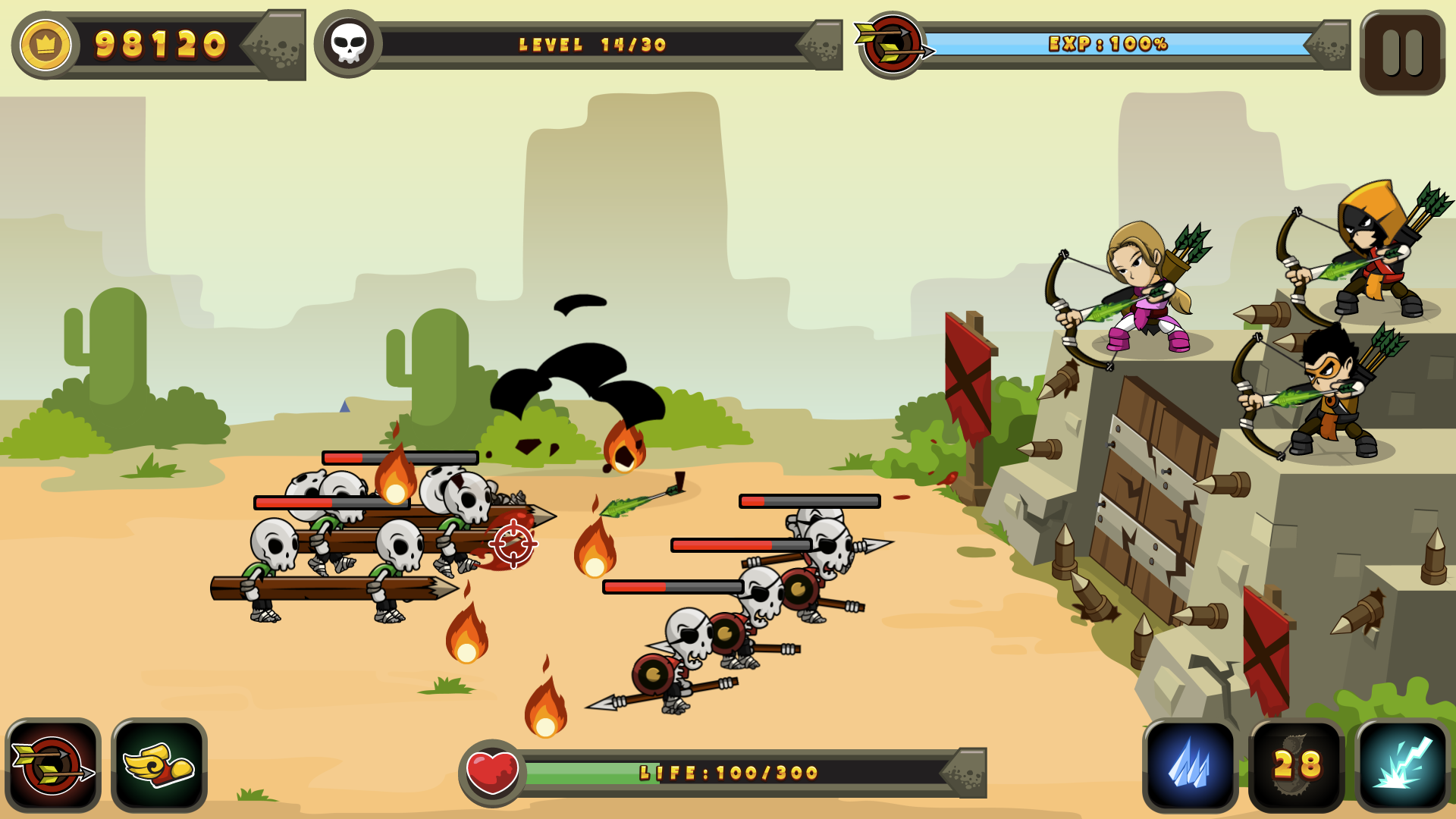This screenshot has height=819, width=1456.
Task: Select the red targeting crosshair
Action: pos(514,542)
